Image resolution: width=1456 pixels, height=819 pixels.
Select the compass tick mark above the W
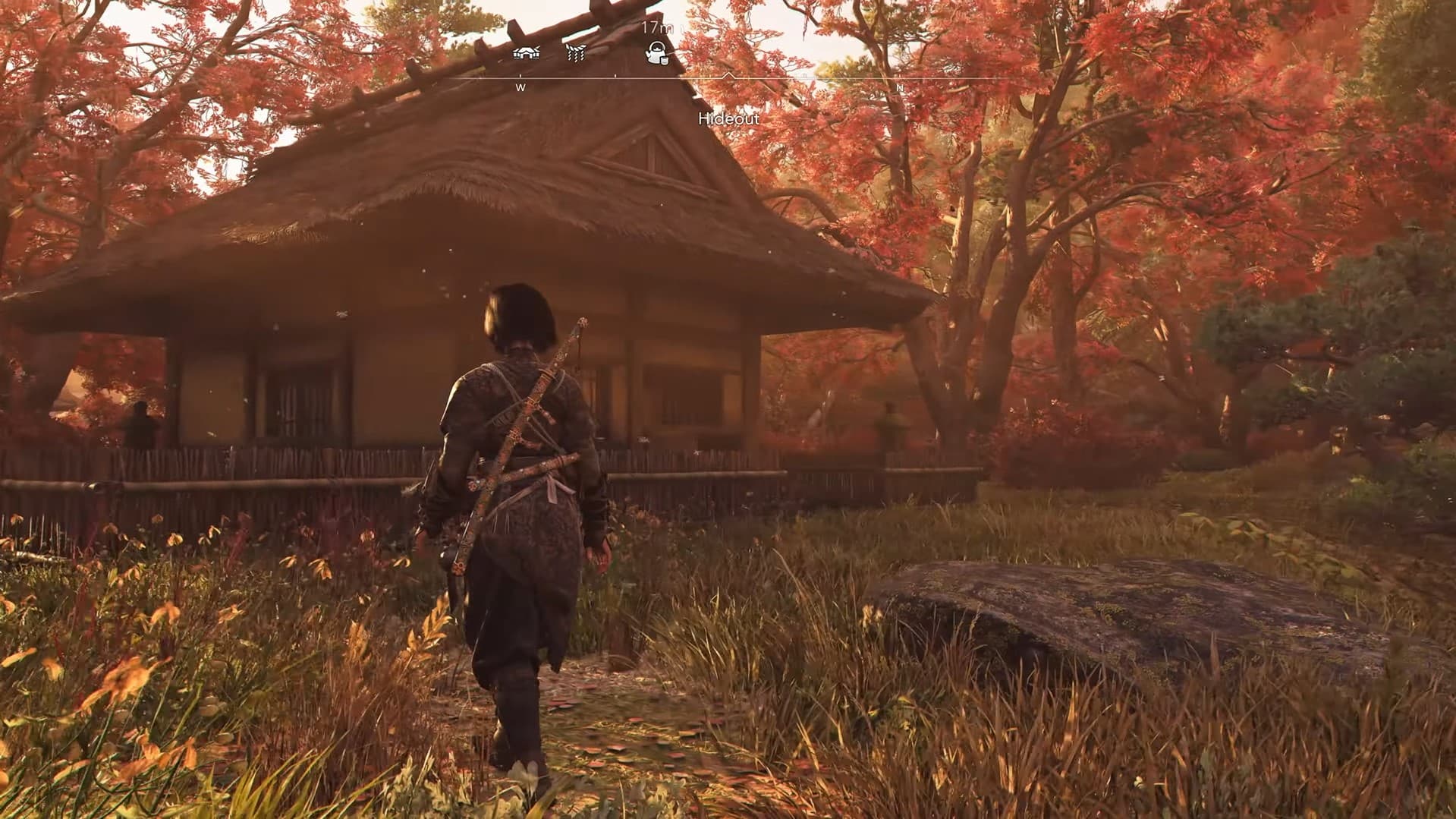[520, 75]
